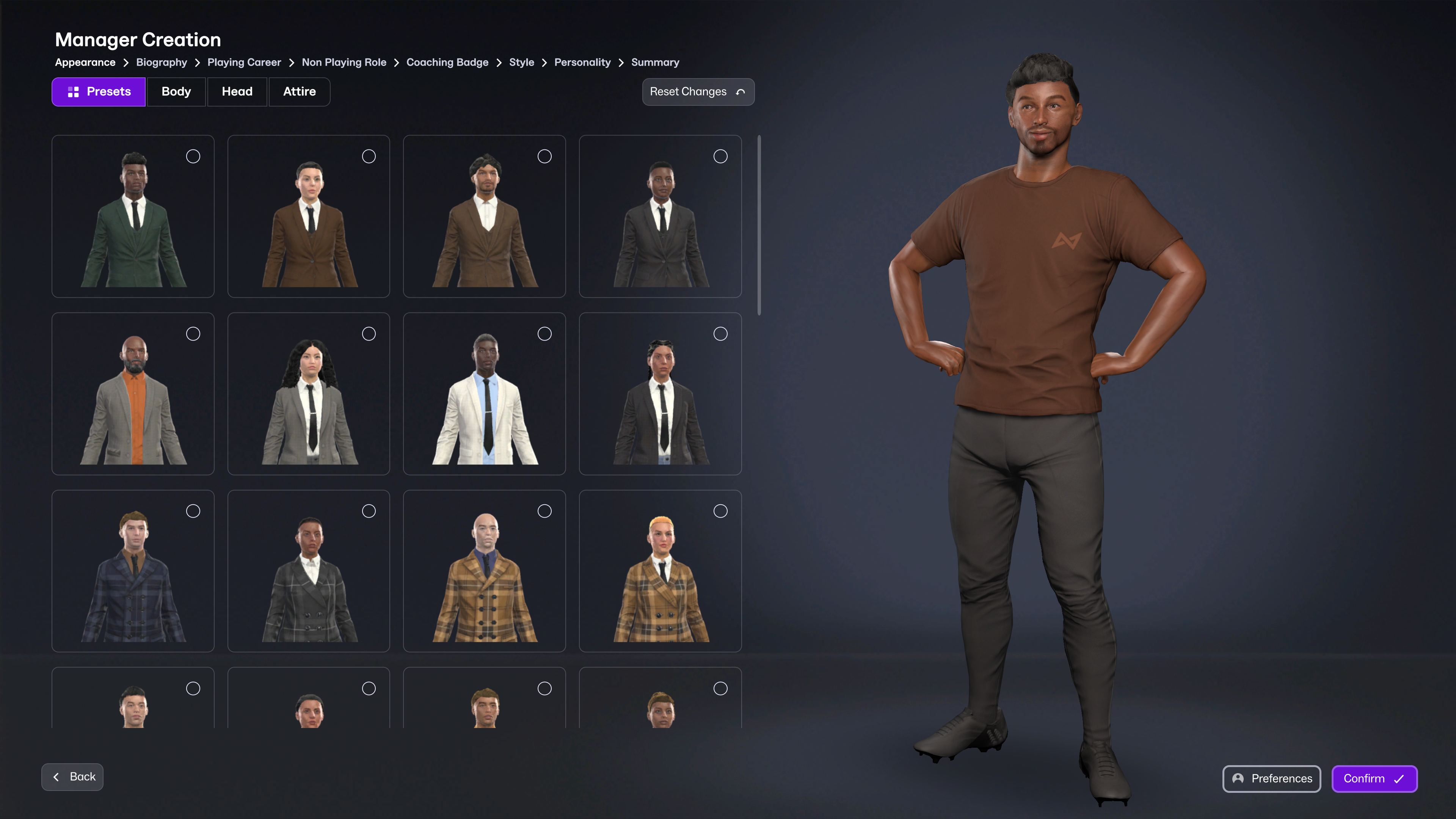The height and width of the screenshot is (819, 1456).
Task: Click the back chevron icon next to Back
Action: (56, 777)
